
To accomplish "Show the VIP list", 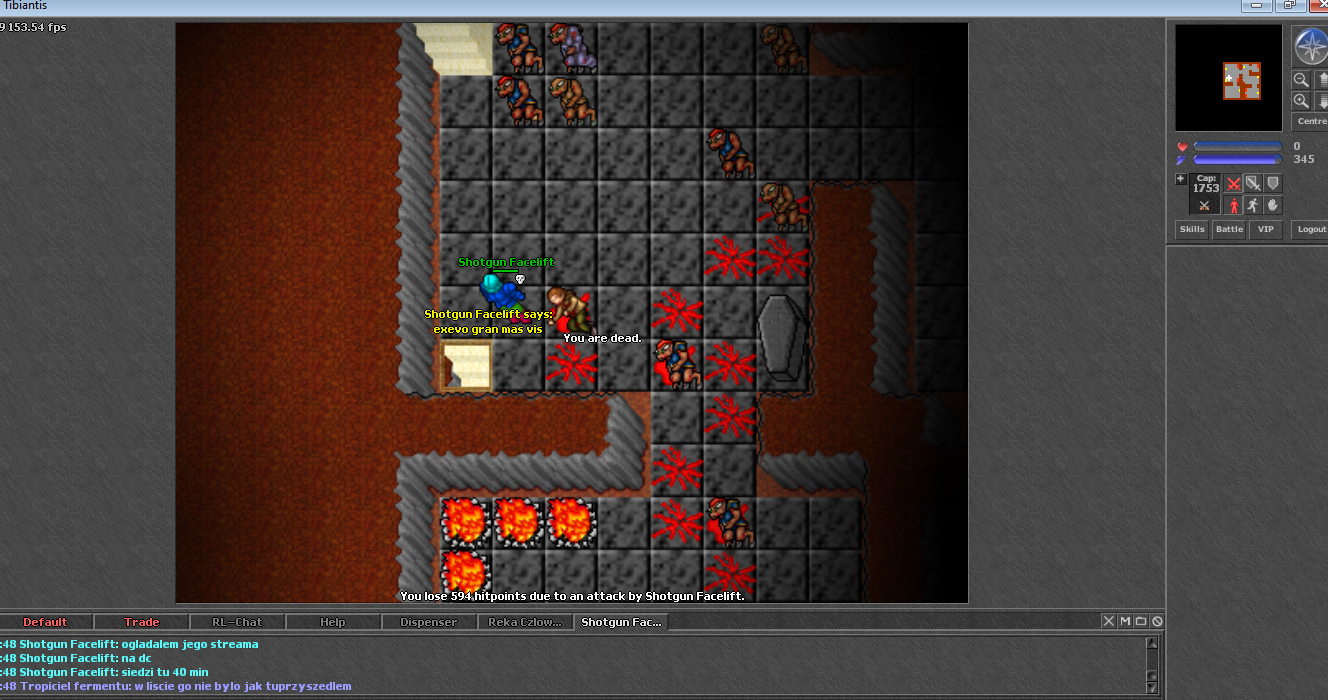I will [1266, 229].
